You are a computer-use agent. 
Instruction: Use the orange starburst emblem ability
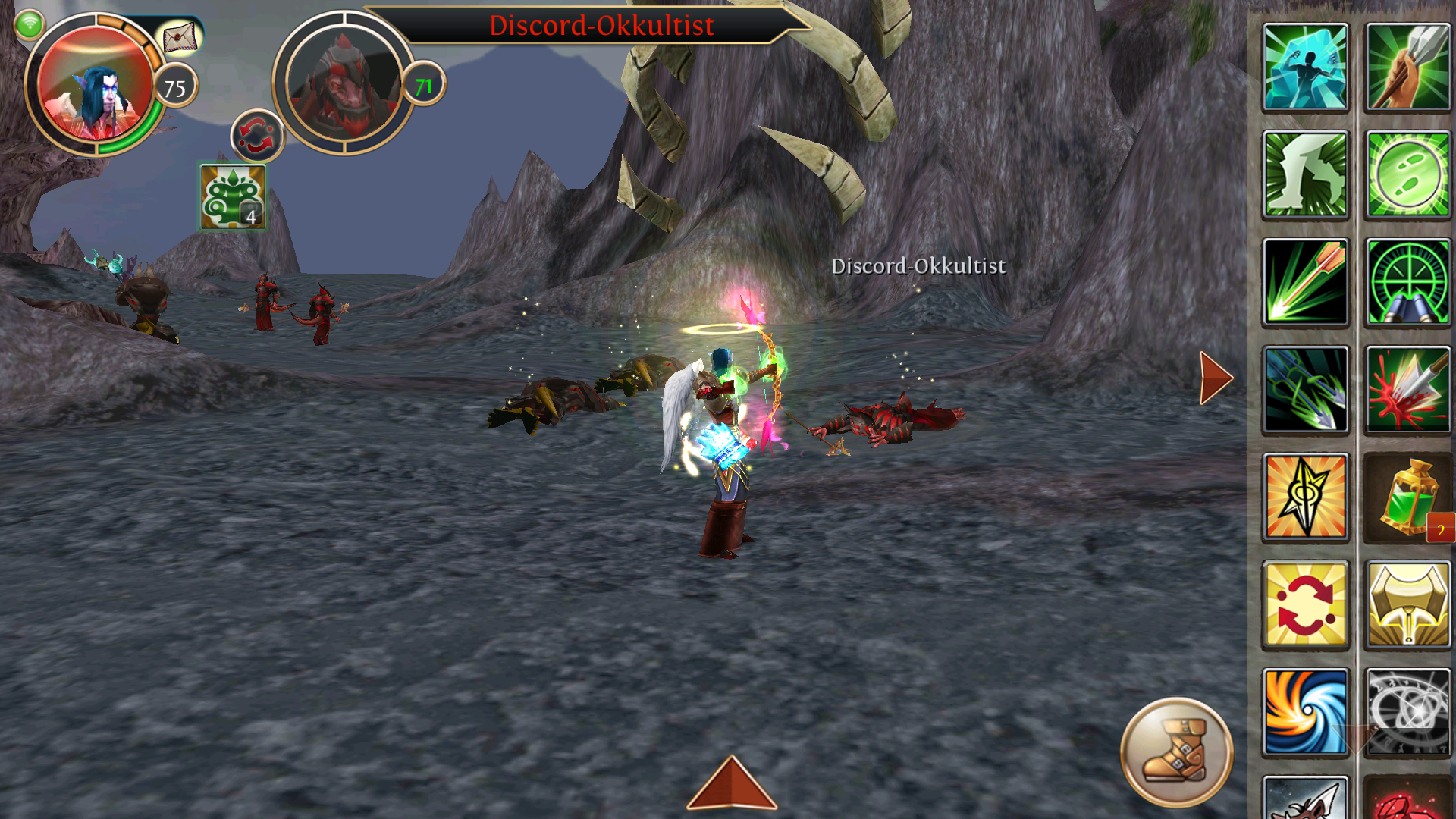pos(1305,497)
